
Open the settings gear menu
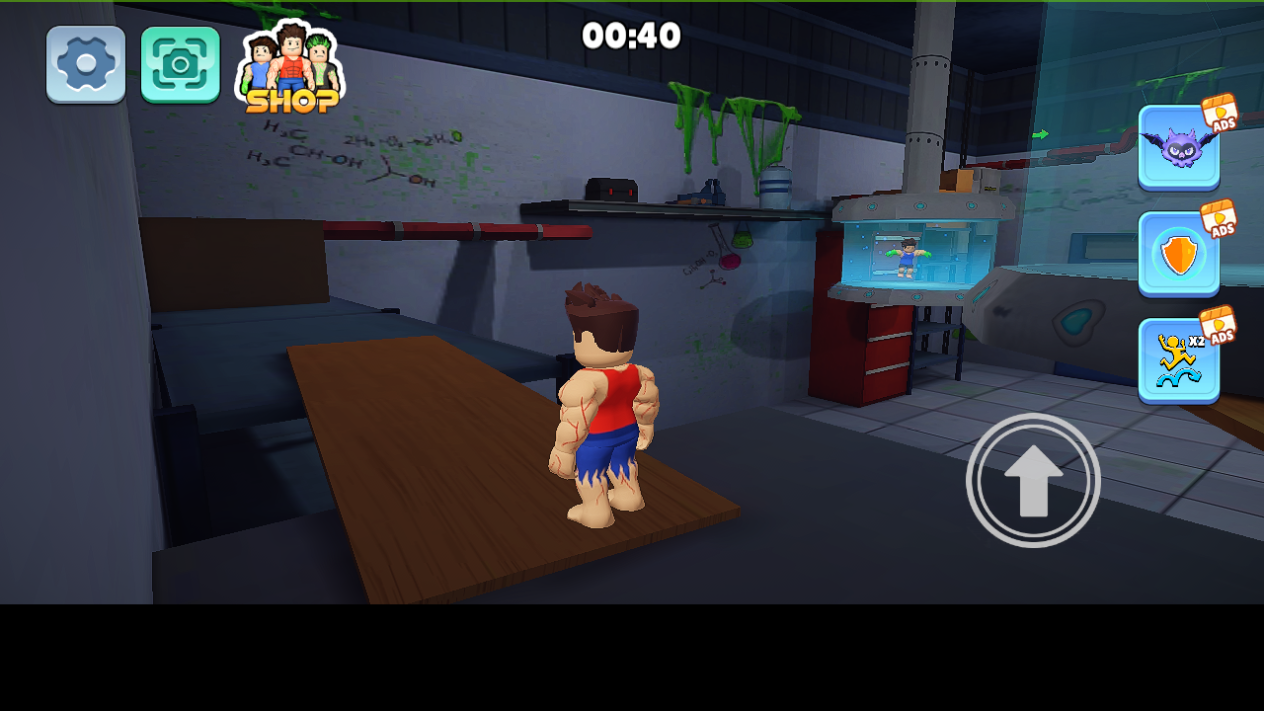click(86, 64)
